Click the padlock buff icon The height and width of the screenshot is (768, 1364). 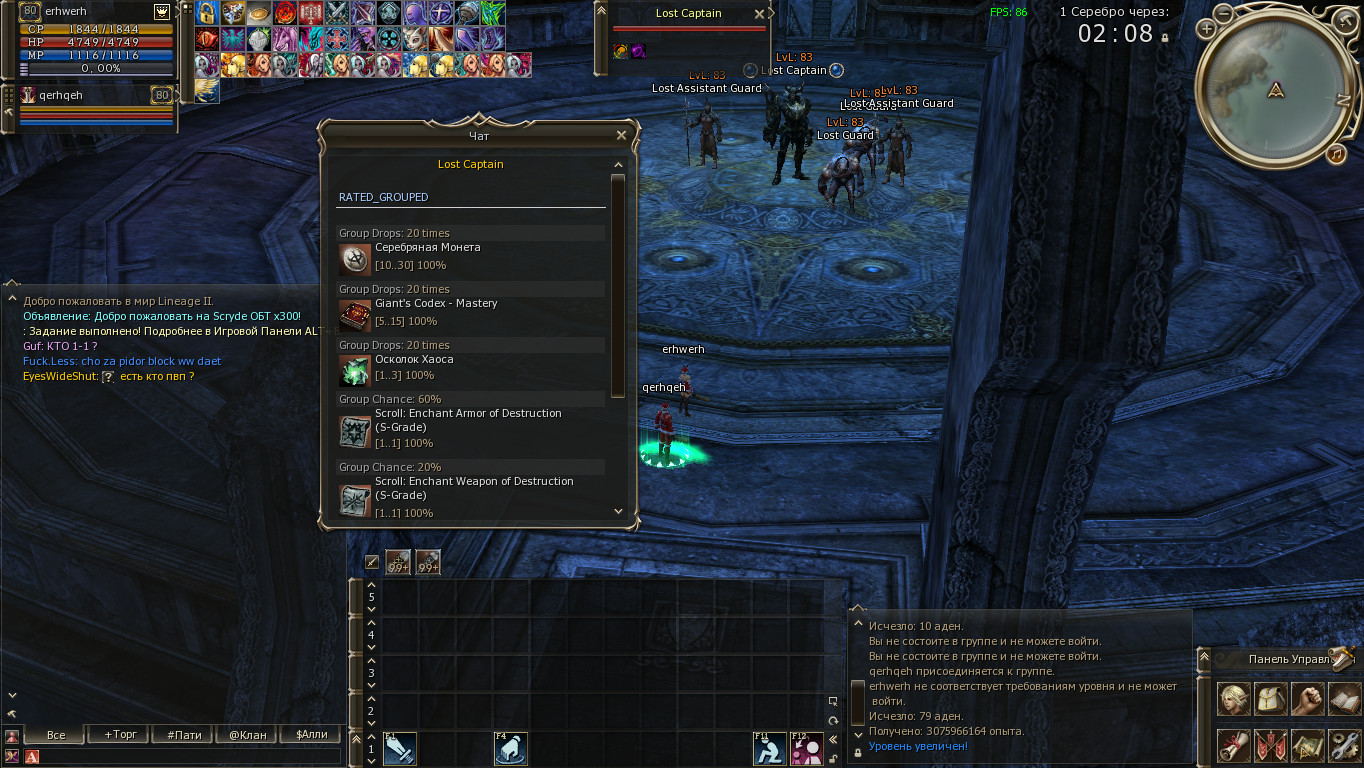pyautogui.click(x=207, y=13)
